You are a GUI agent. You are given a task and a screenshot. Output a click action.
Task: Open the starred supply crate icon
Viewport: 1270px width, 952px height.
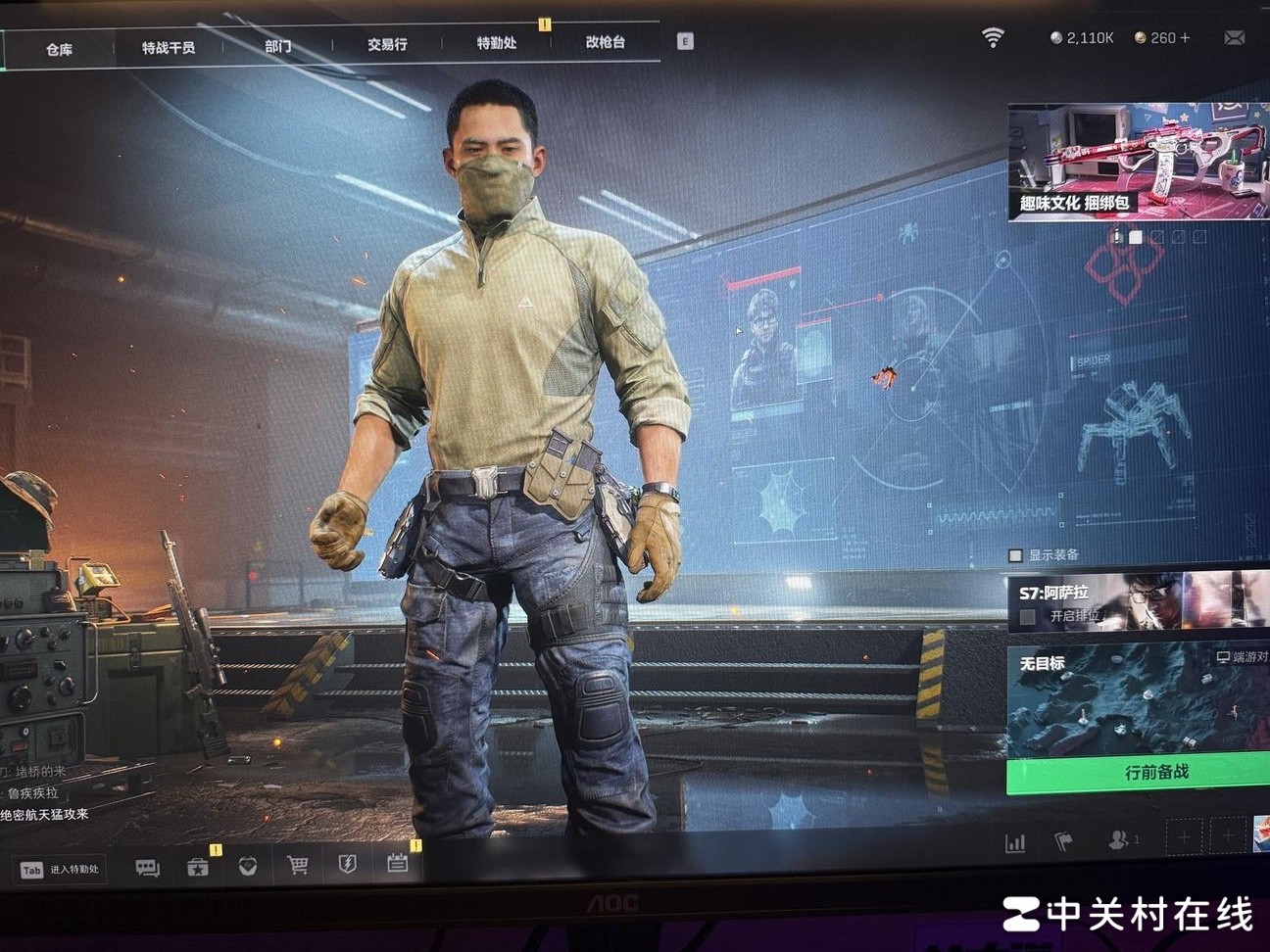click(198, 867)
